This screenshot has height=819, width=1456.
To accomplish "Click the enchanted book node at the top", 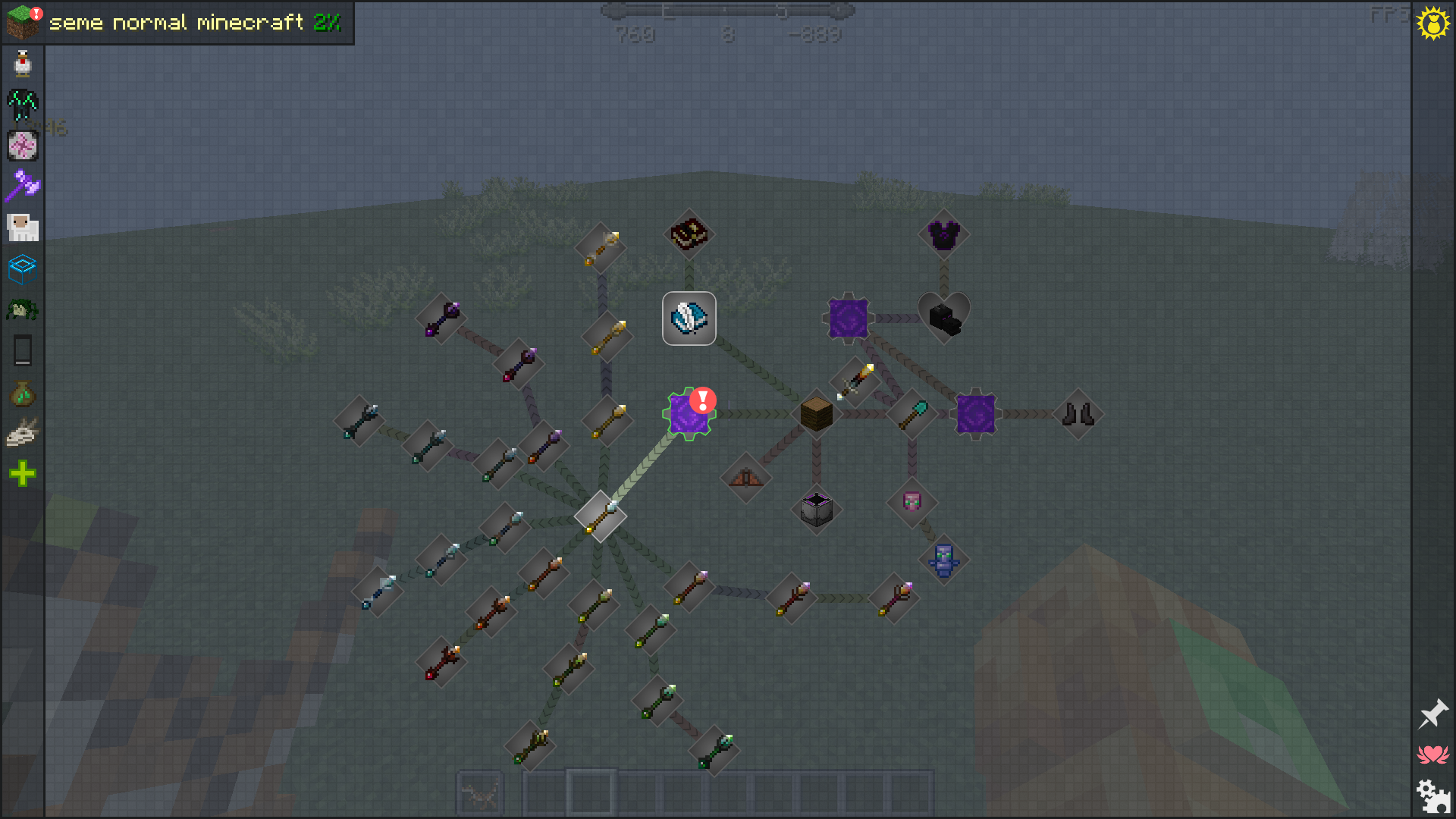I will click(689, 234).
